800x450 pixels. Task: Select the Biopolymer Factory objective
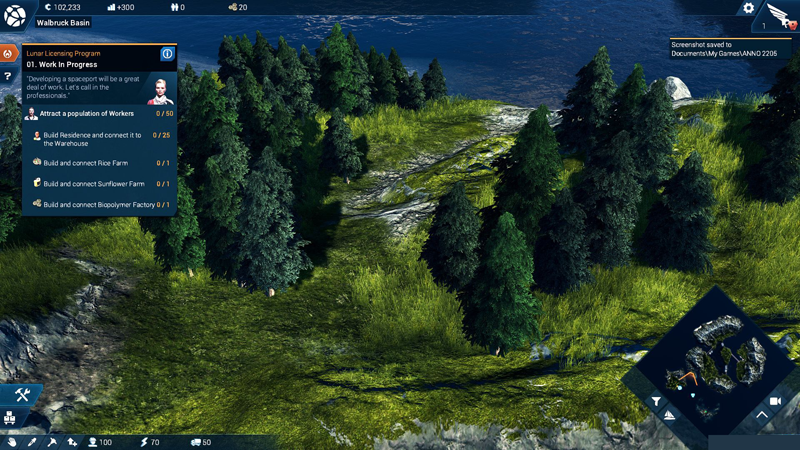pyautogui.click(x=98, y=205)
